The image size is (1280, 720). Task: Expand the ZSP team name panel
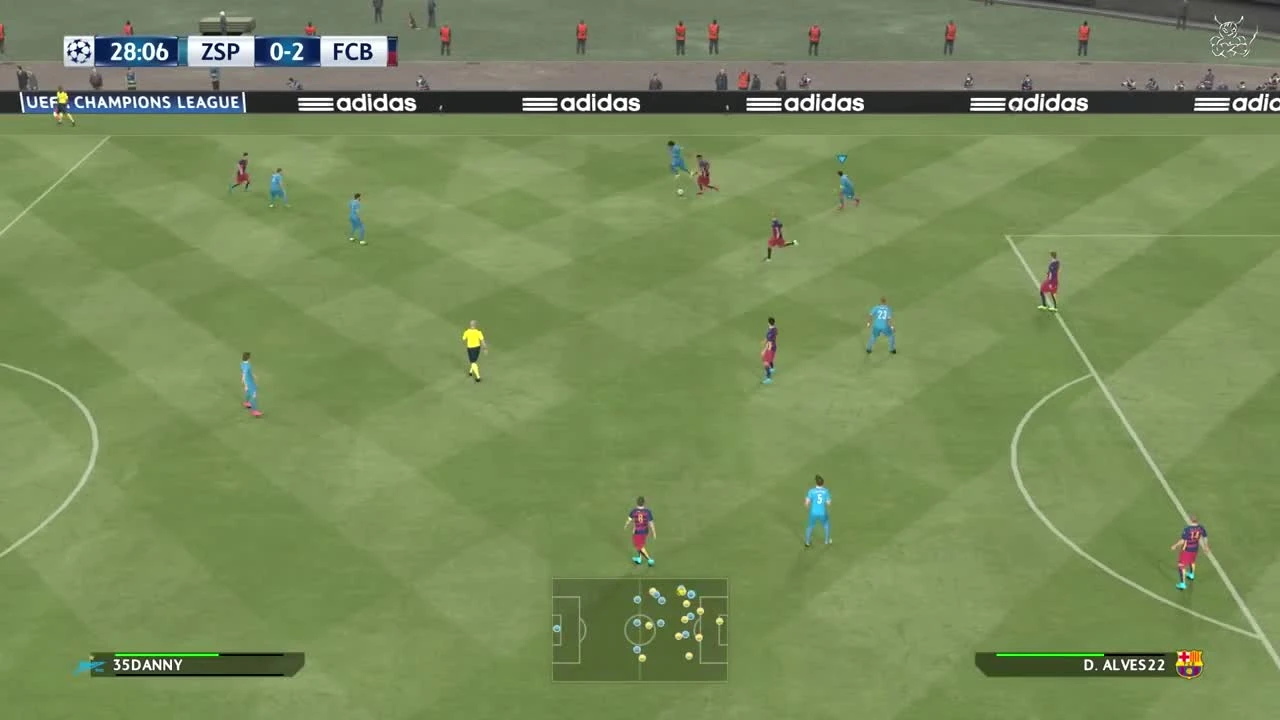click(x=219, y=51)
